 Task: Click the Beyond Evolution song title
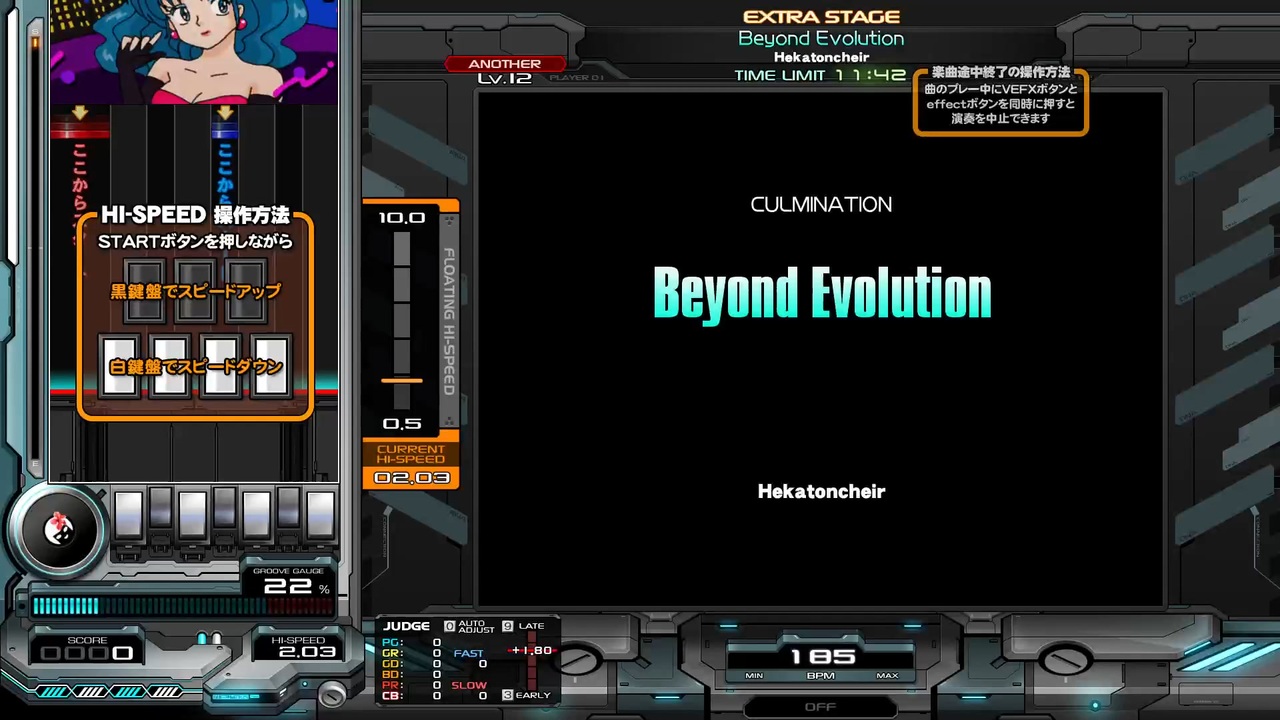[821, 292]
